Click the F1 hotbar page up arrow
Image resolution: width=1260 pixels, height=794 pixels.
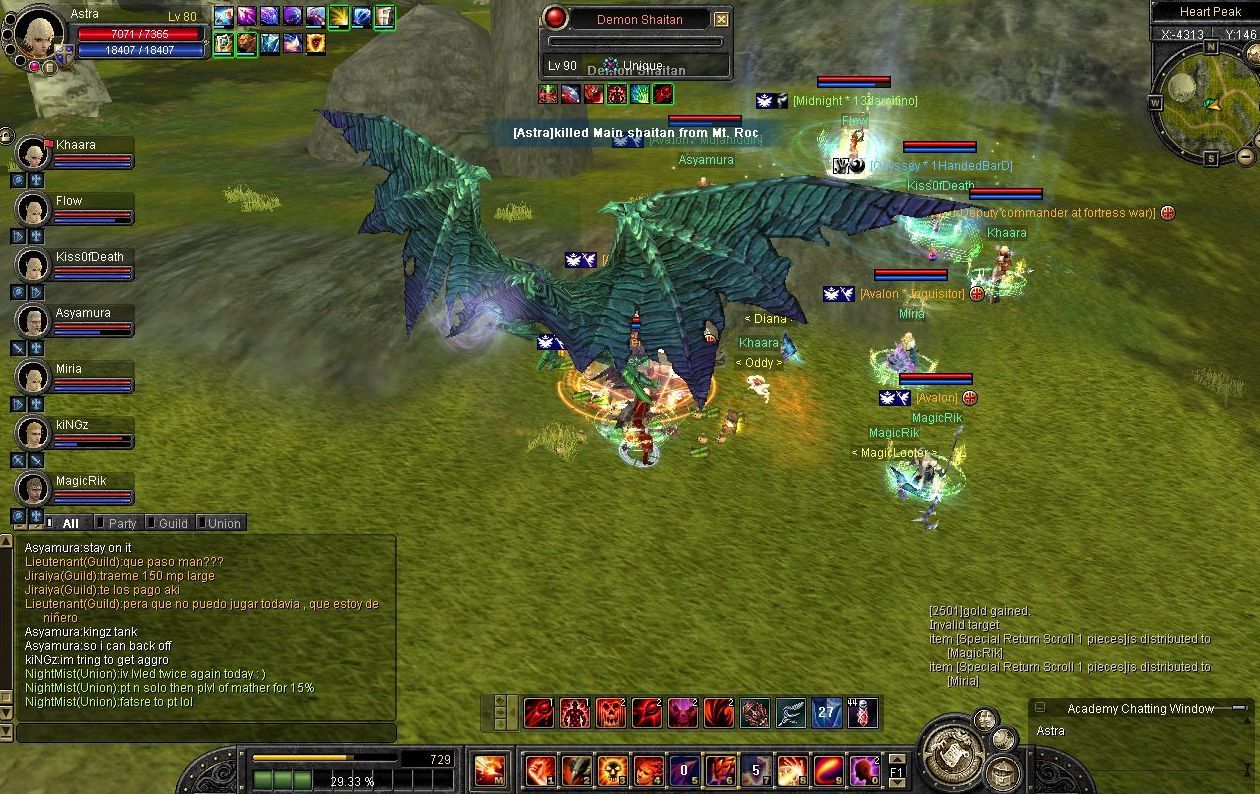[x=897, y=758]
